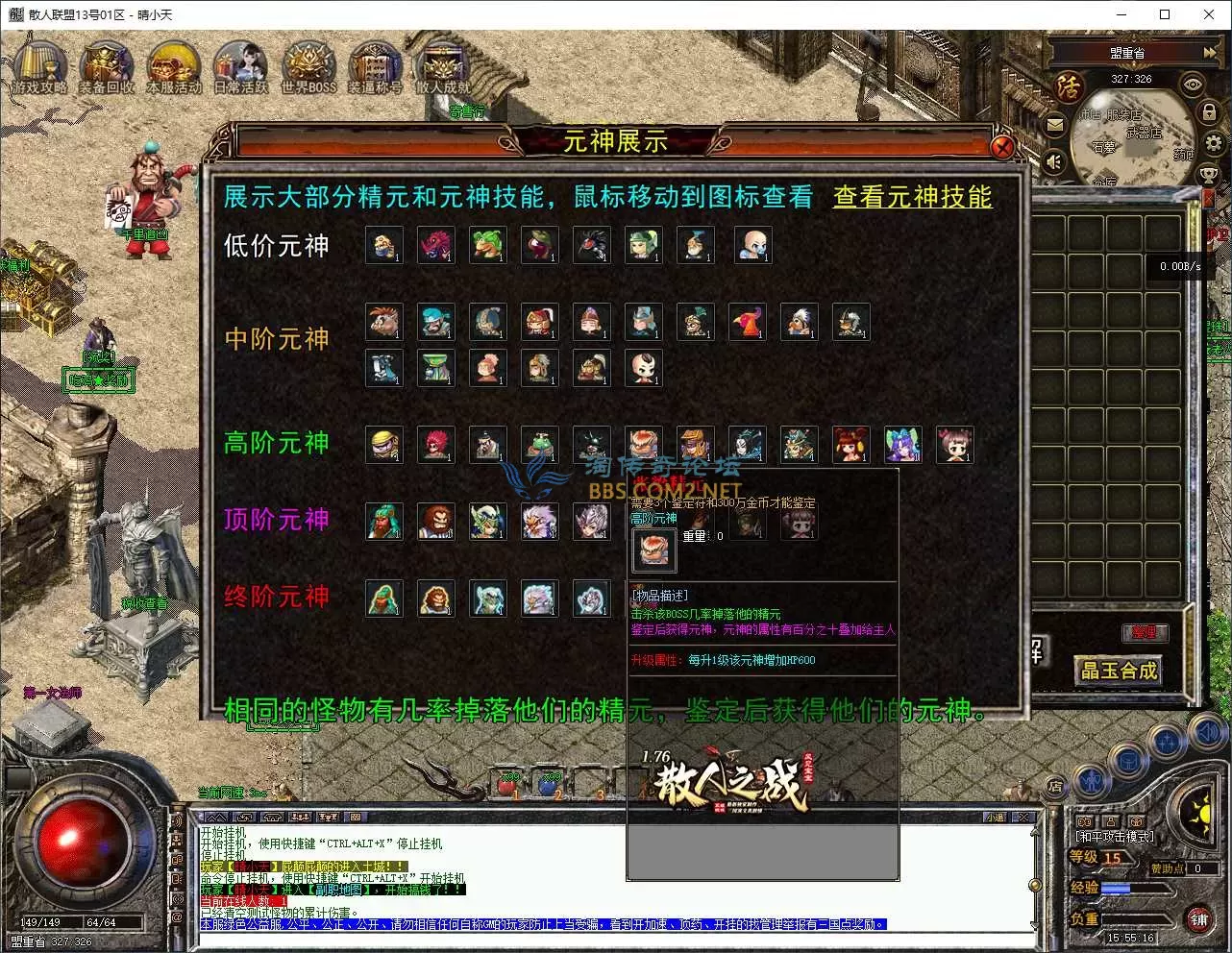1232x953 pixels.
Task: Collapse the inventory panel side arrow
Action: tap(1209, 198)
